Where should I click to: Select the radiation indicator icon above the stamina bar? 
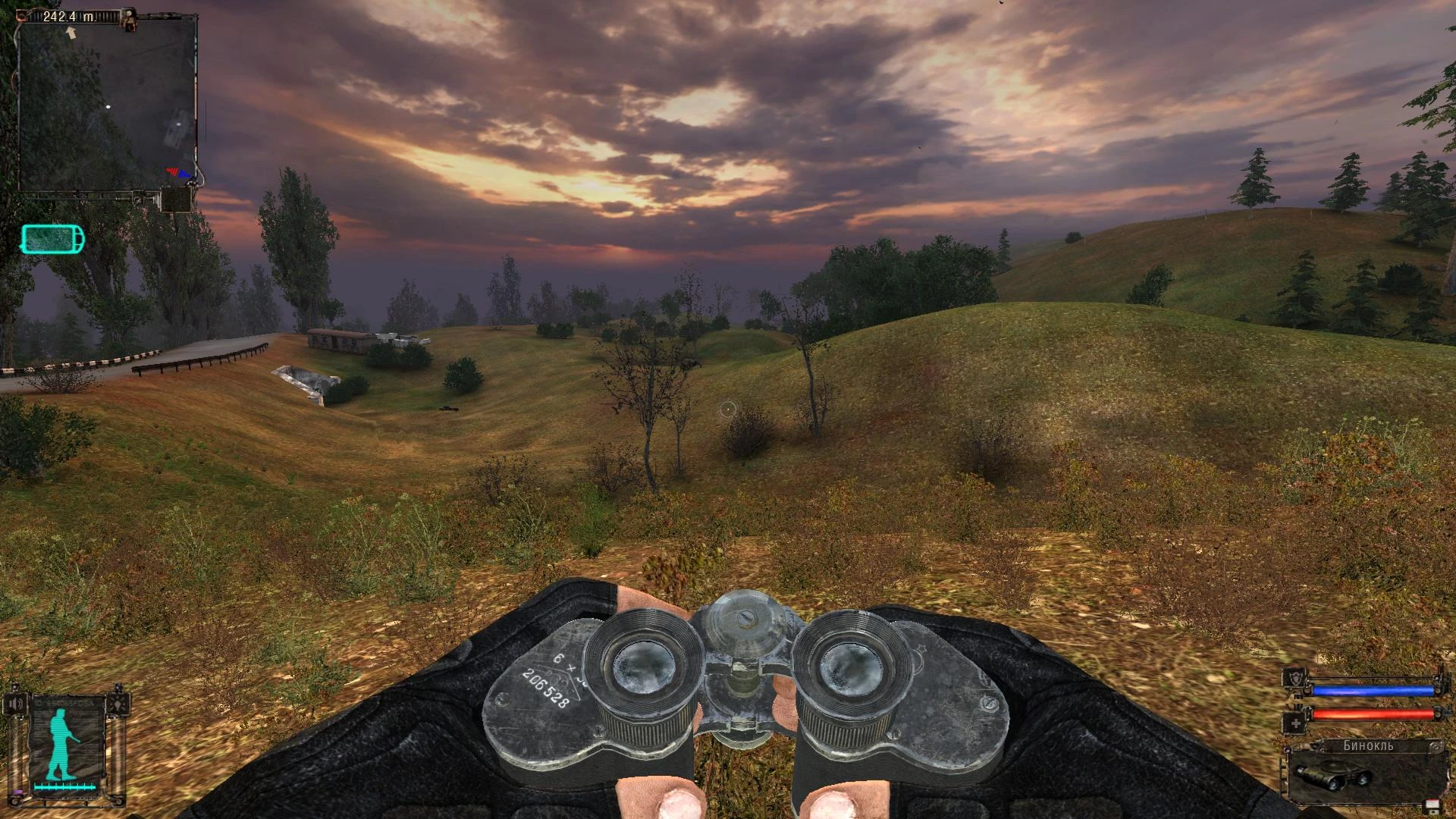(x=118, y=702)
